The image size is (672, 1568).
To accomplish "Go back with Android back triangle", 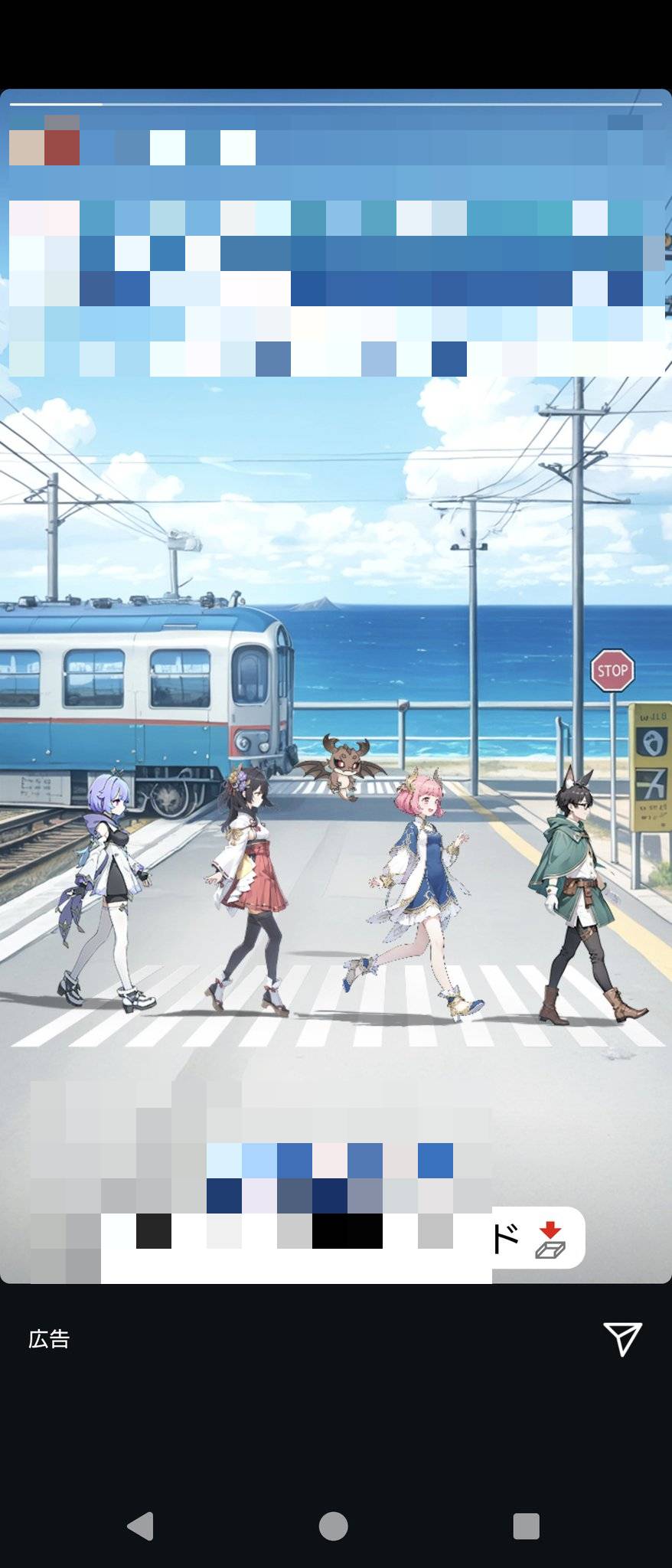I will click(x=141, y=1526).
